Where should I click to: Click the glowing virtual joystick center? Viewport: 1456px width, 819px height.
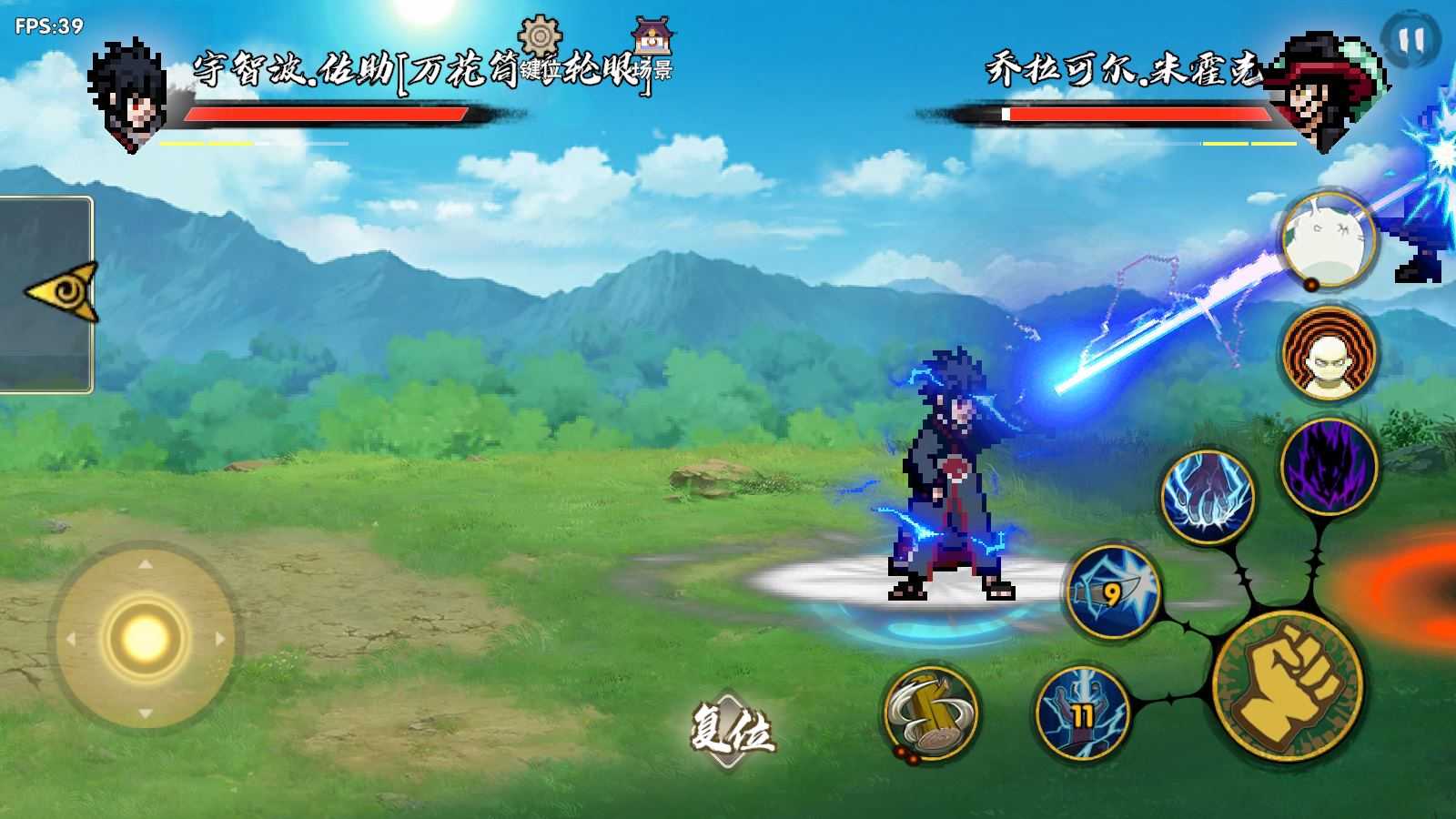point(144,637)
